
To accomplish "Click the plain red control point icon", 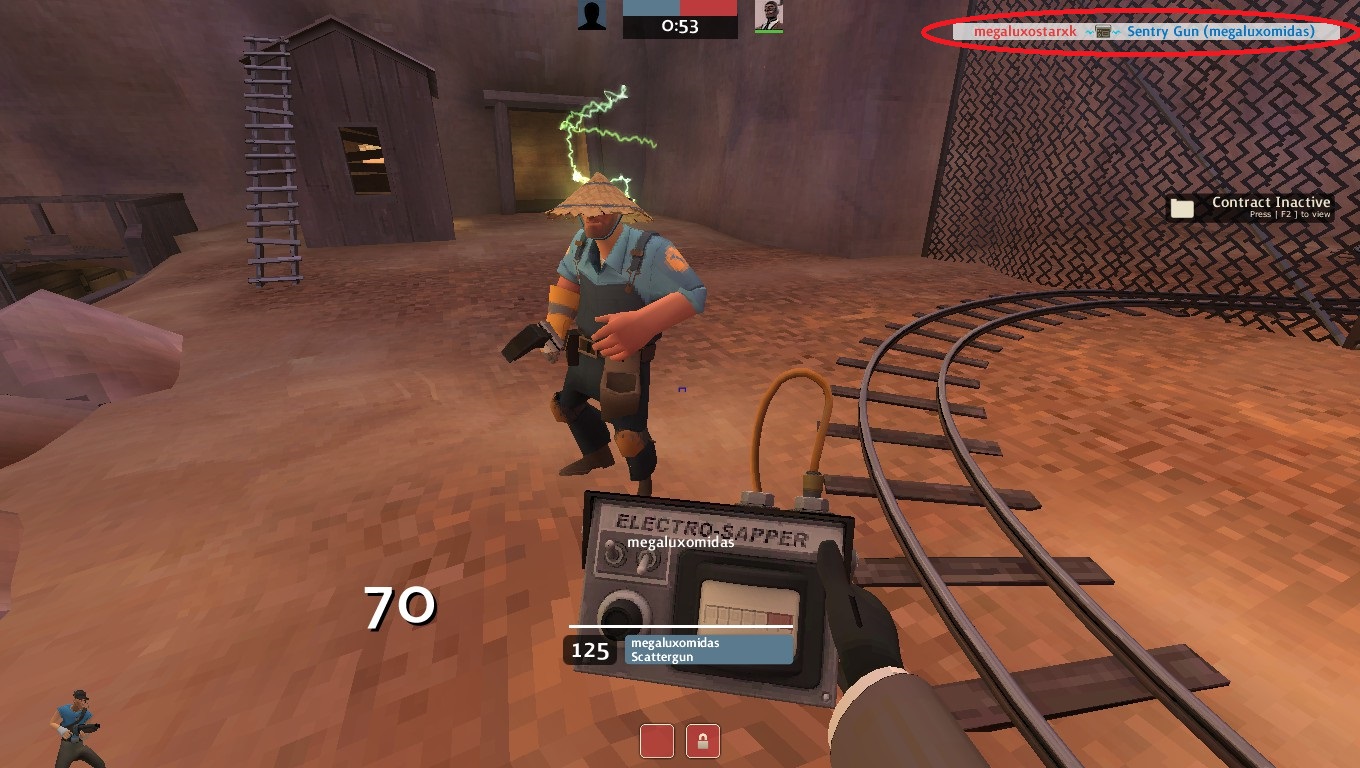I will (x=657, y=741).
